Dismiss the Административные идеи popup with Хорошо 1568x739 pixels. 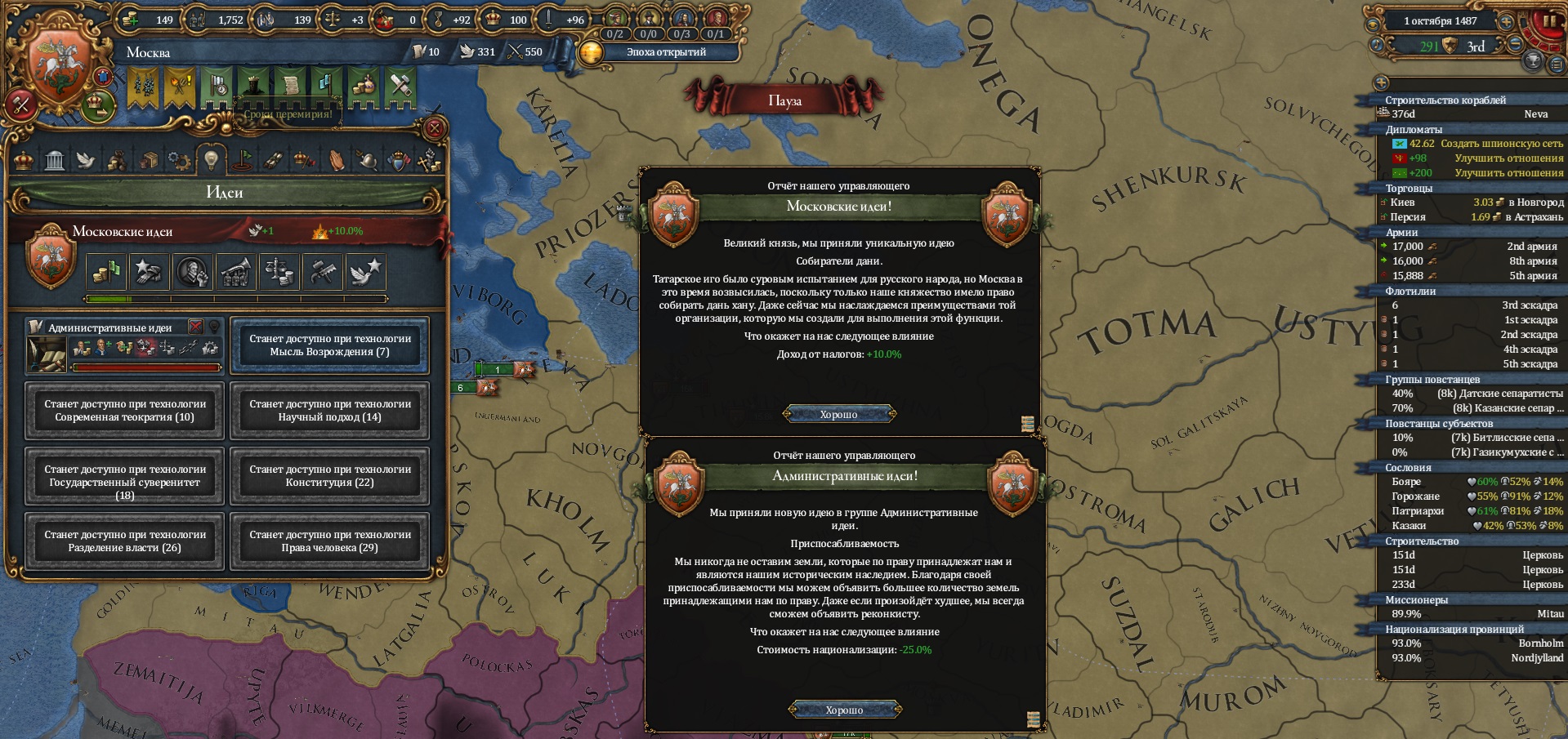[844, 710]
